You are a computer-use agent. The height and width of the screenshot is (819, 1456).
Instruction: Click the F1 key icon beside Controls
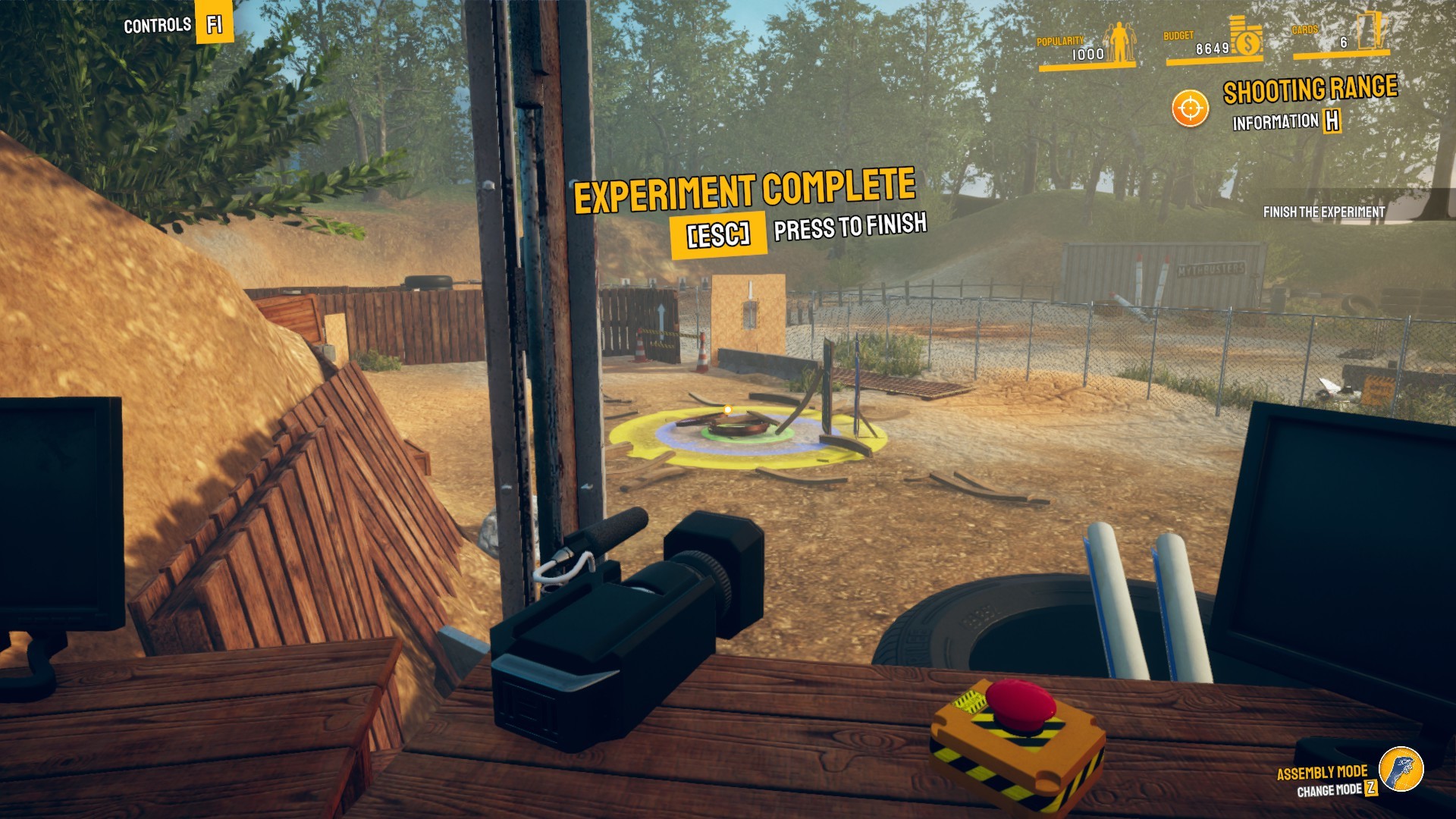click(x=212, y=24)
